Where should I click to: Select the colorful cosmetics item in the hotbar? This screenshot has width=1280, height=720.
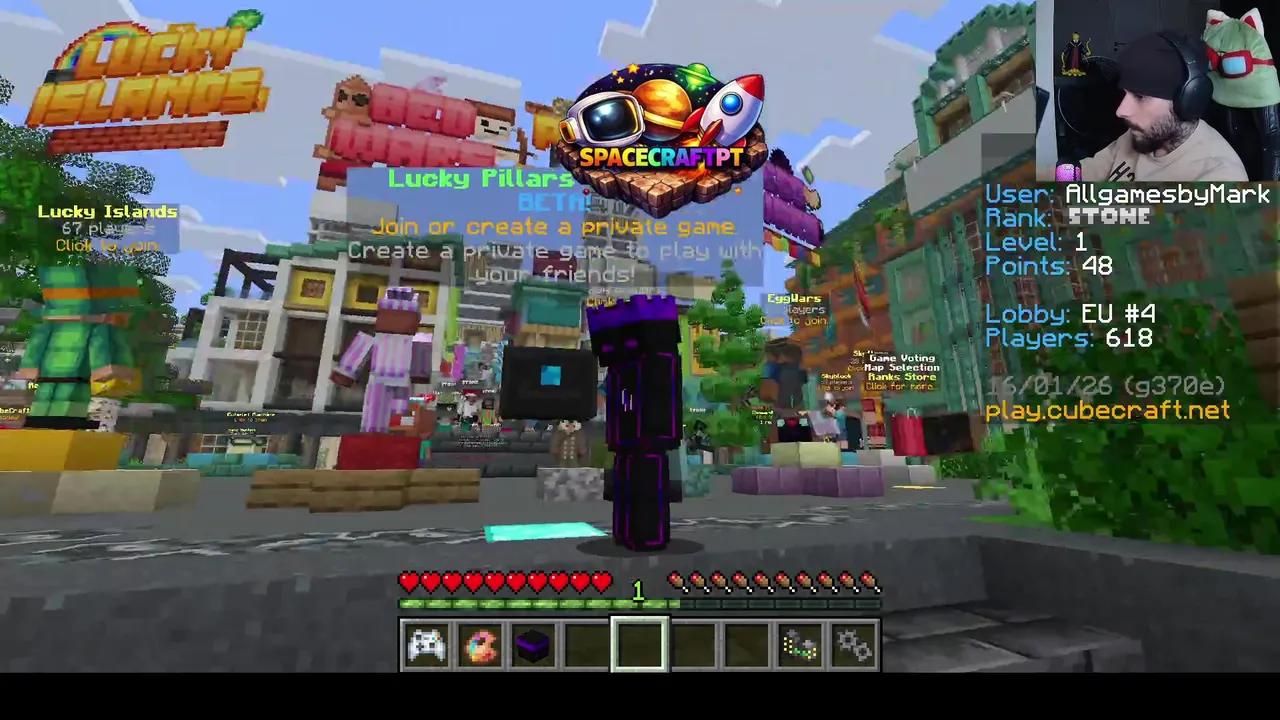(480, 644)
